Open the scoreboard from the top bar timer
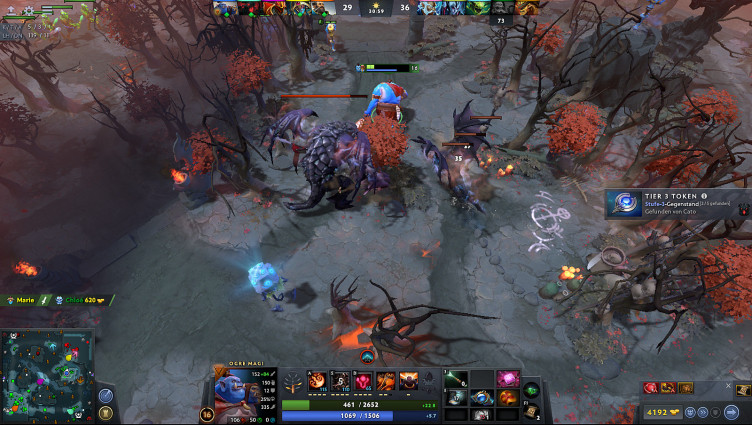 [x=376, y=7]
